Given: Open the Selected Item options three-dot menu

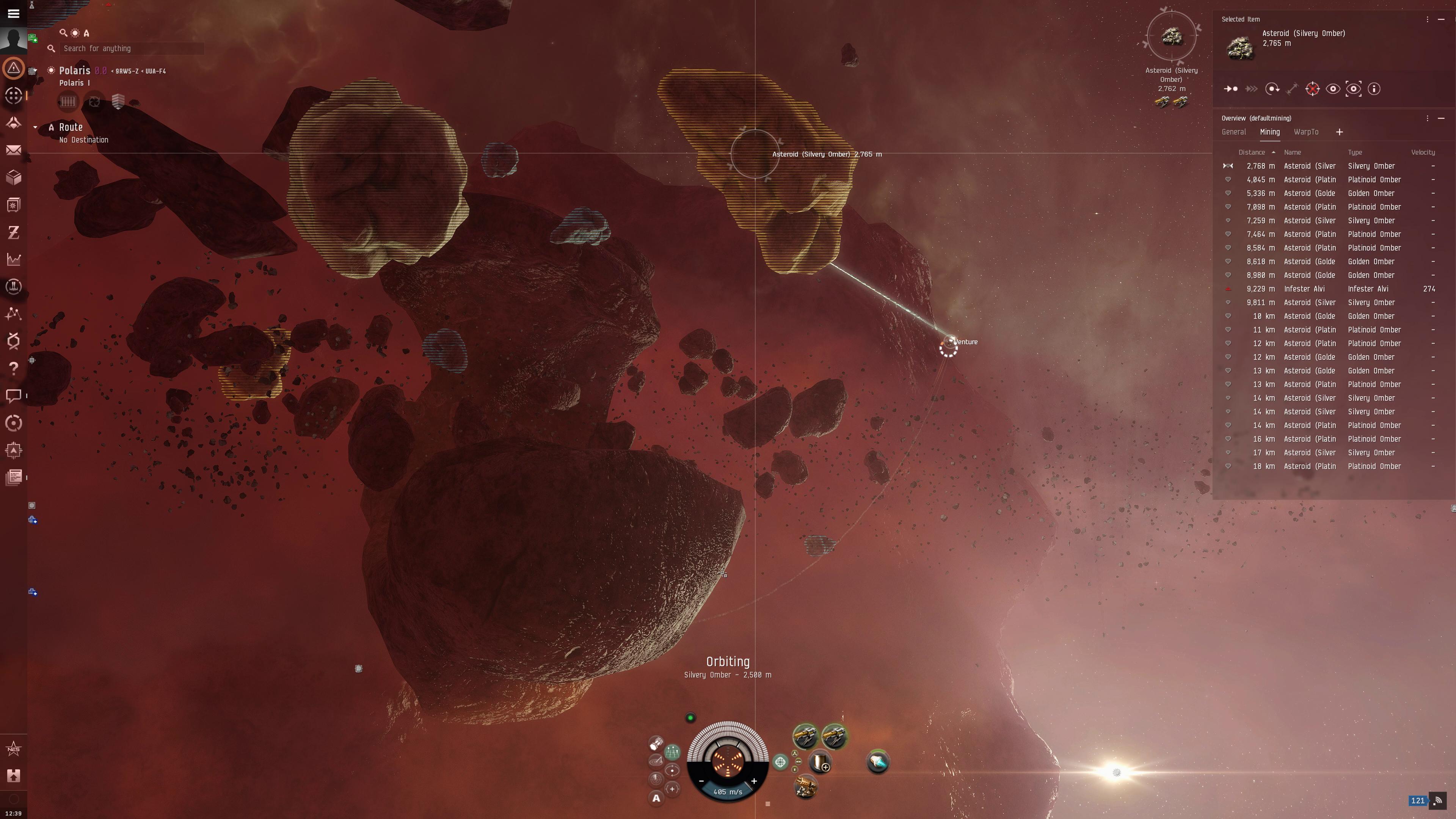Looking at the screenshot, I should pos(1428,19).
